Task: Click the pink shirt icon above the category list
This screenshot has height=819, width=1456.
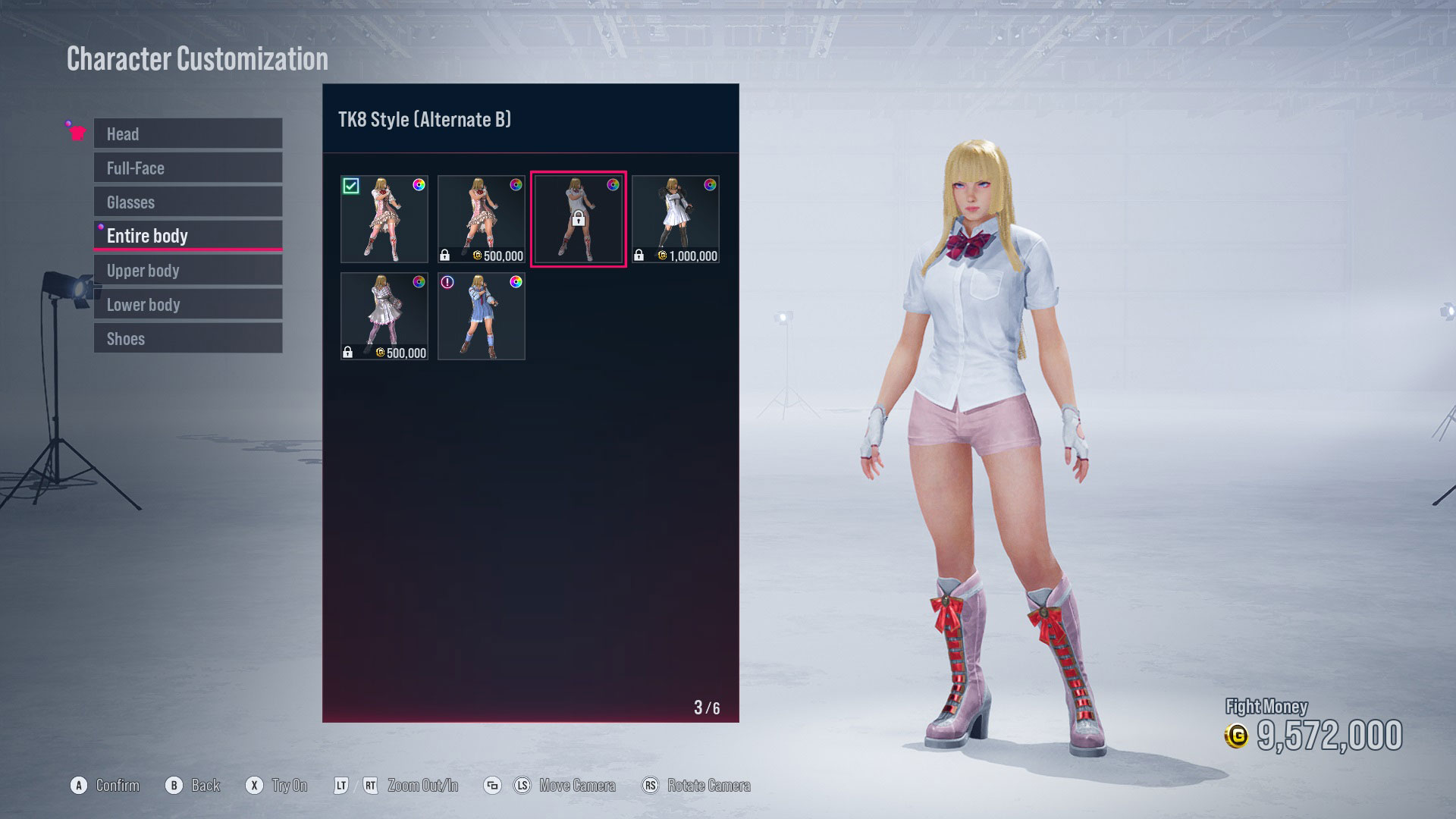Action: pyautogui.click(x=76, y=130)
